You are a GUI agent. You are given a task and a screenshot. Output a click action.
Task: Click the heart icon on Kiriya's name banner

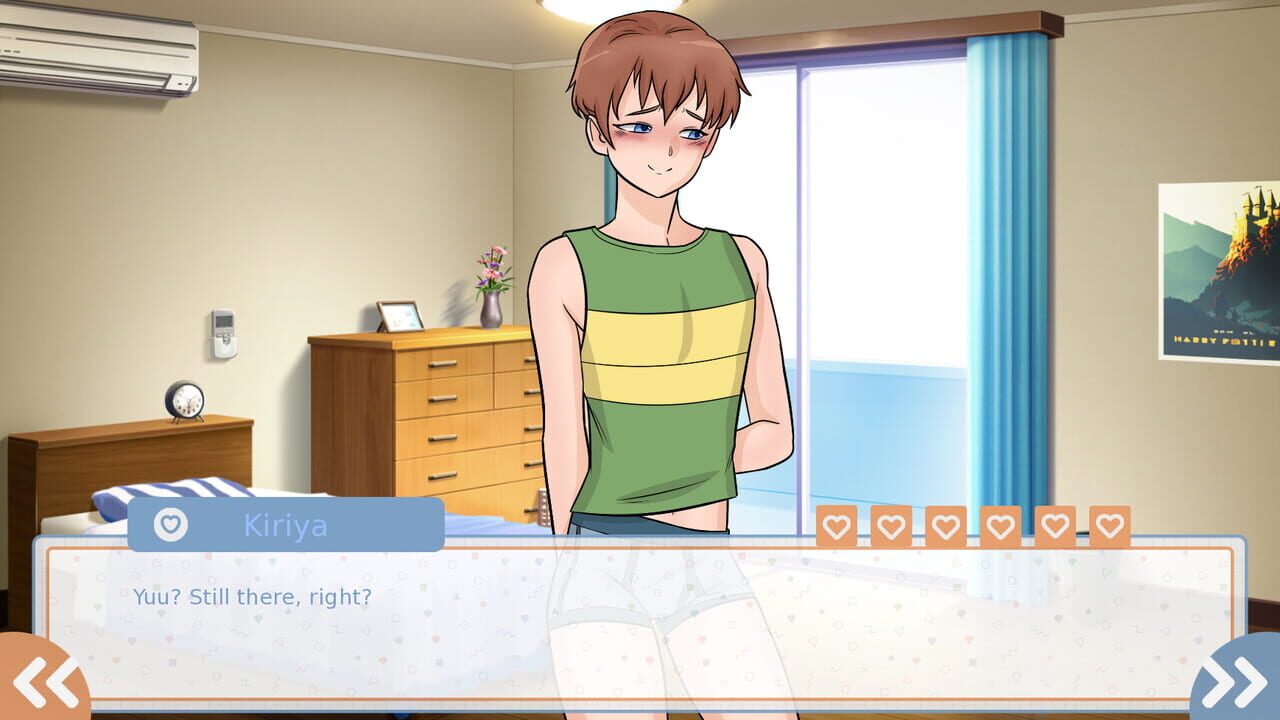(x=172, y=524)
